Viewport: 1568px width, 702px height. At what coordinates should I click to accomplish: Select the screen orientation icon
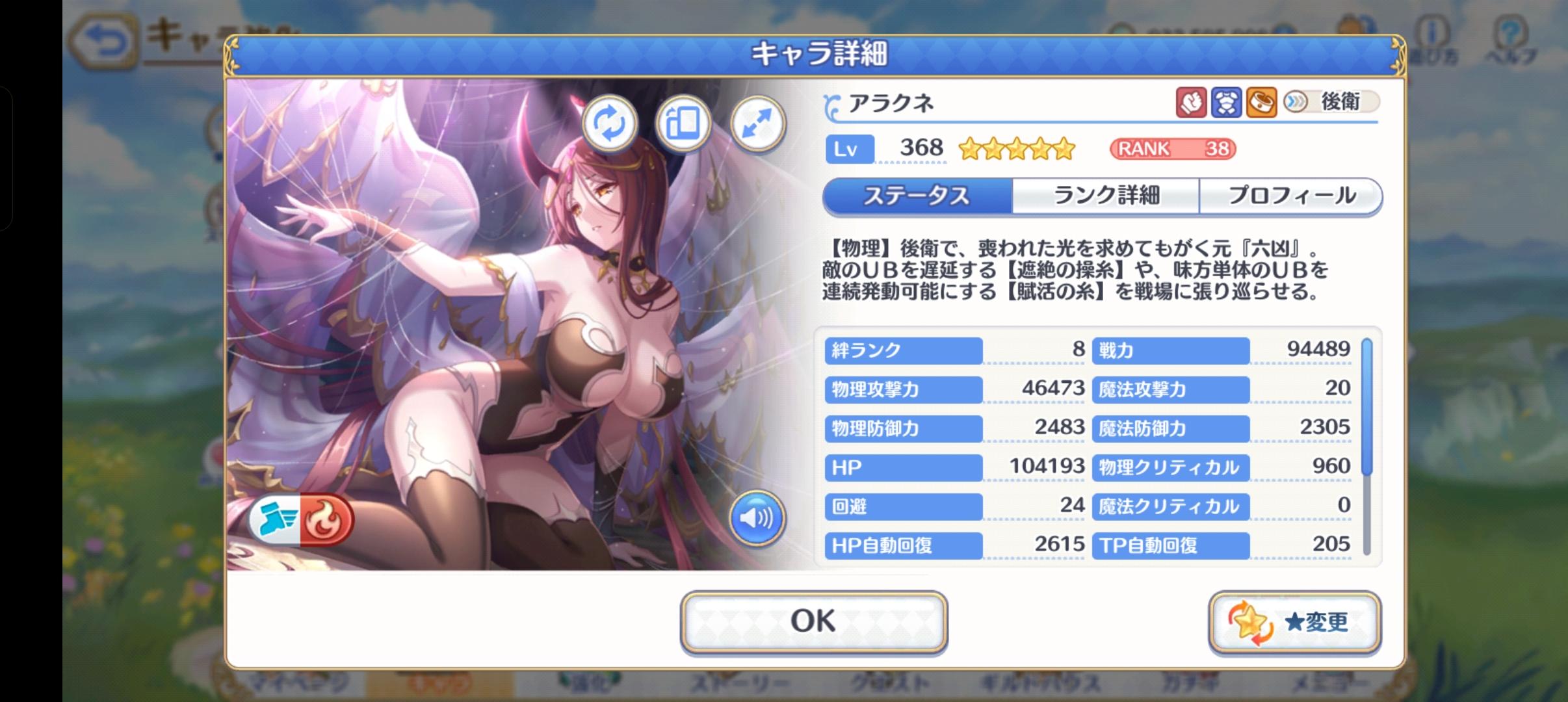tap(685, 123)
